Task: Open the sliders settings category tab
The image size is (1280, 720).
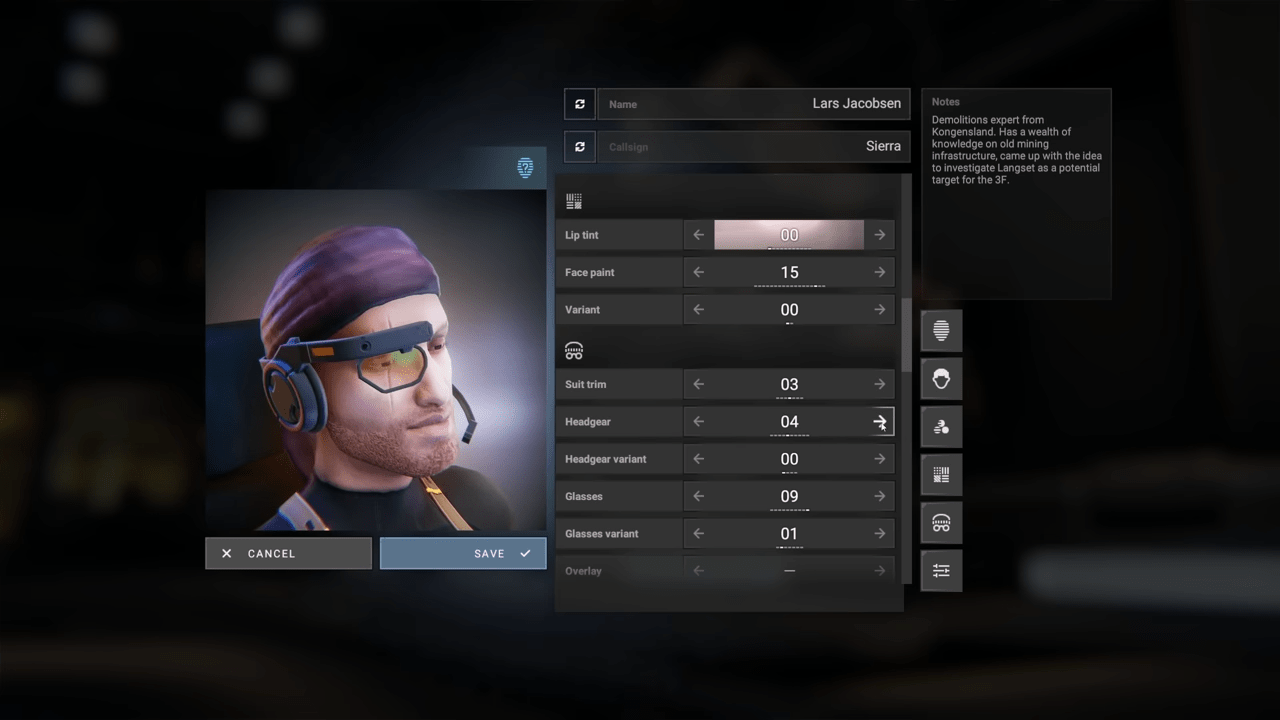Action: [941, 571]
